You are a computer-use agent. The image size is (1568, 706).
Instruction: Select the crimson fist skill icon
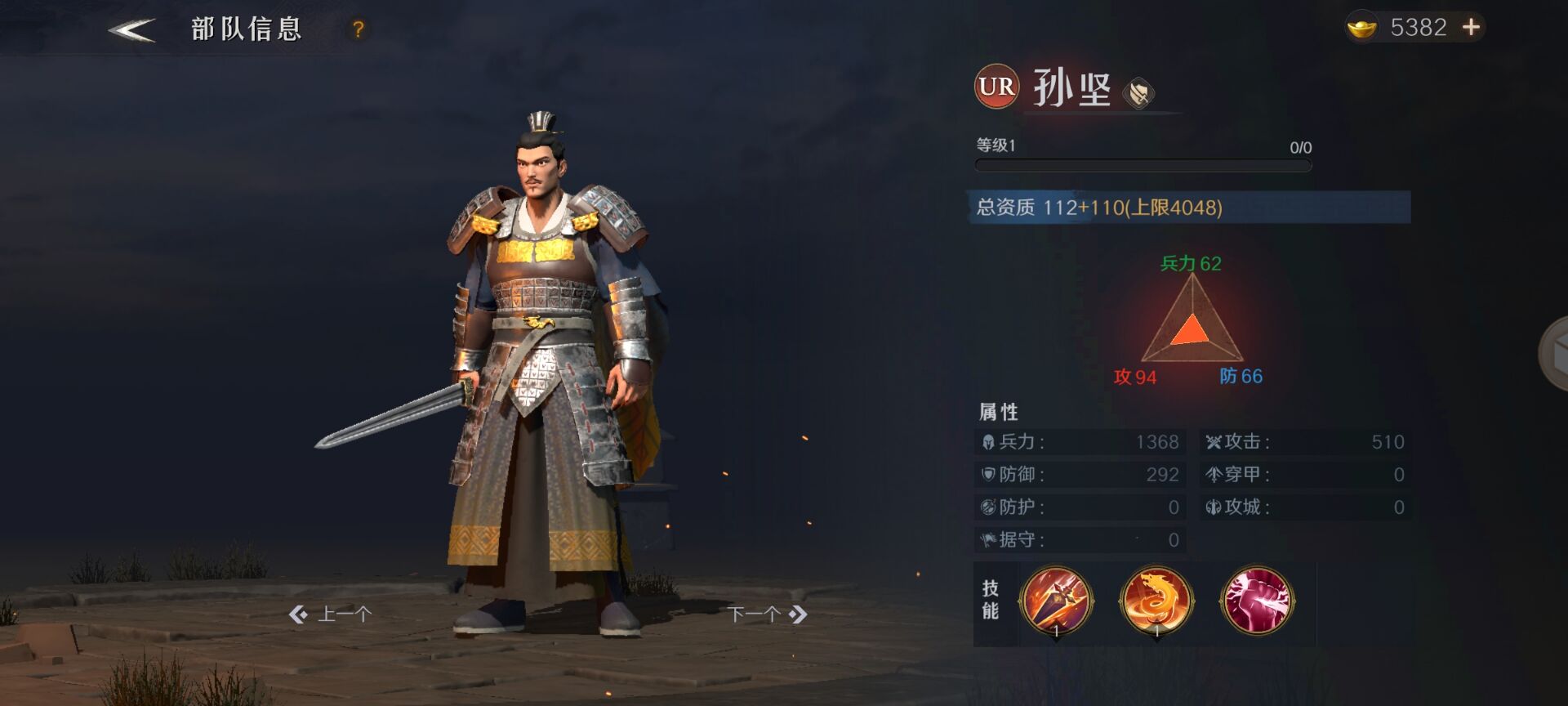point(1257,601)
